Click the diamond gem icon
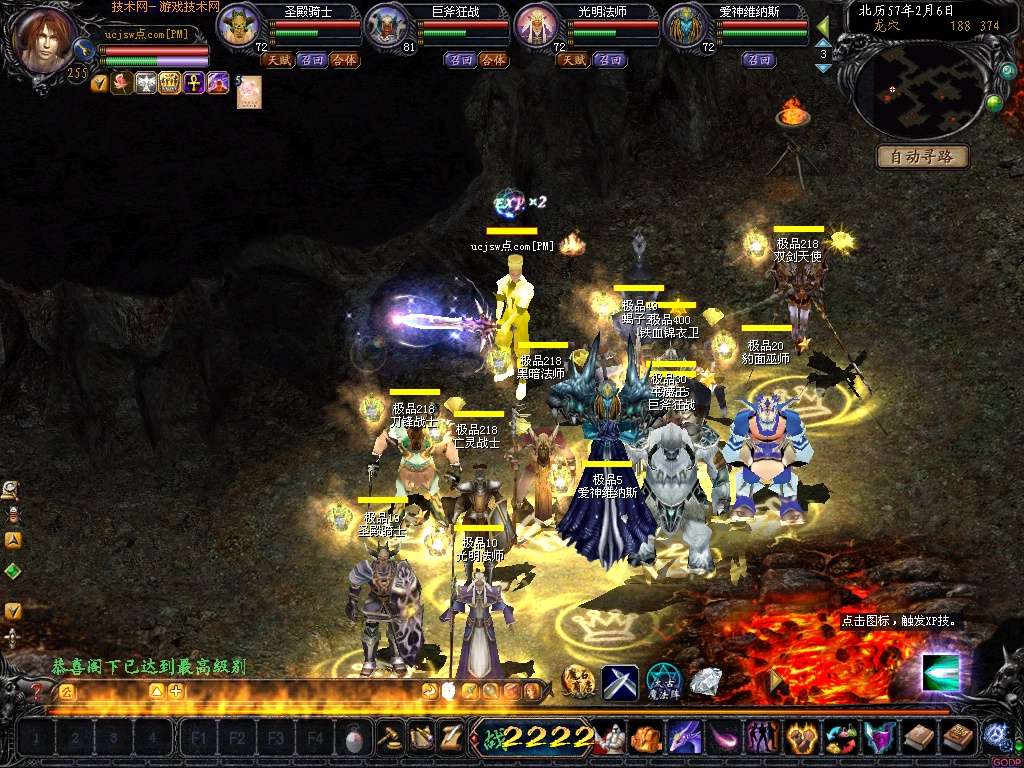Image resolution: width=1024 pixels, height=768 pixels. pyautogui.click(x=706, y=682)
